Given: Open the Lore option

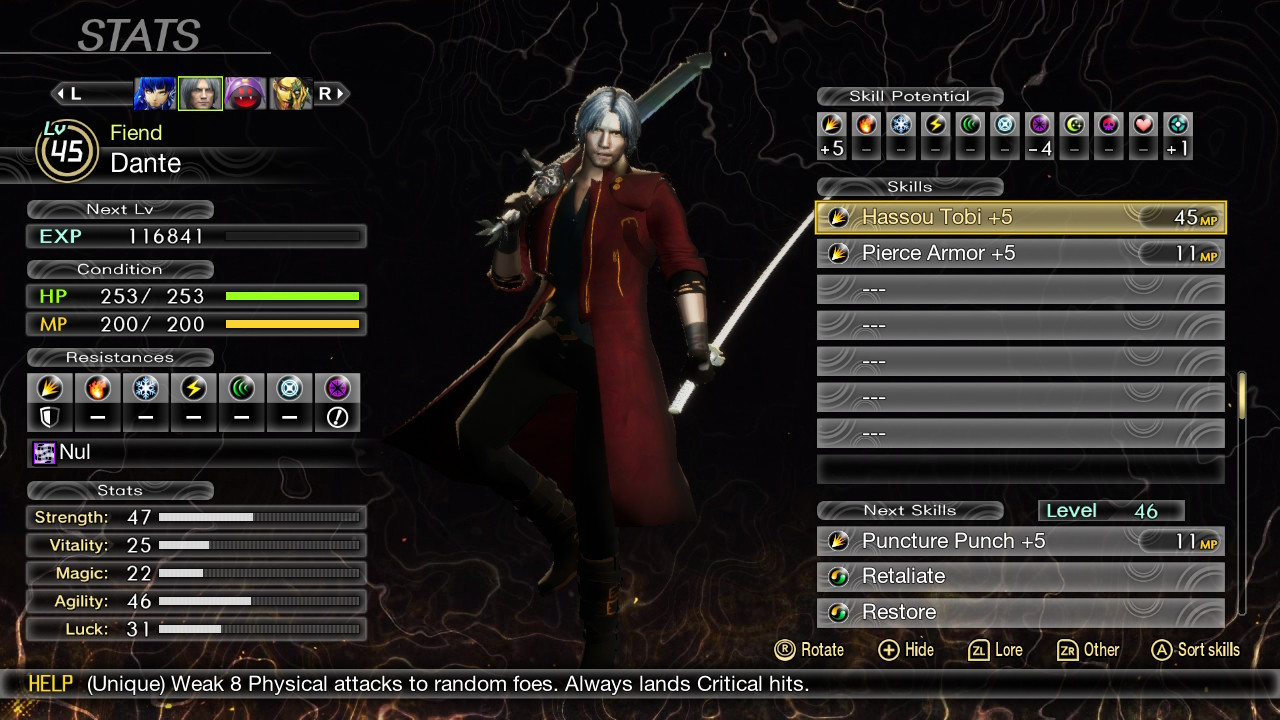Looking at the screenshot, I should [x=995, y=649].
